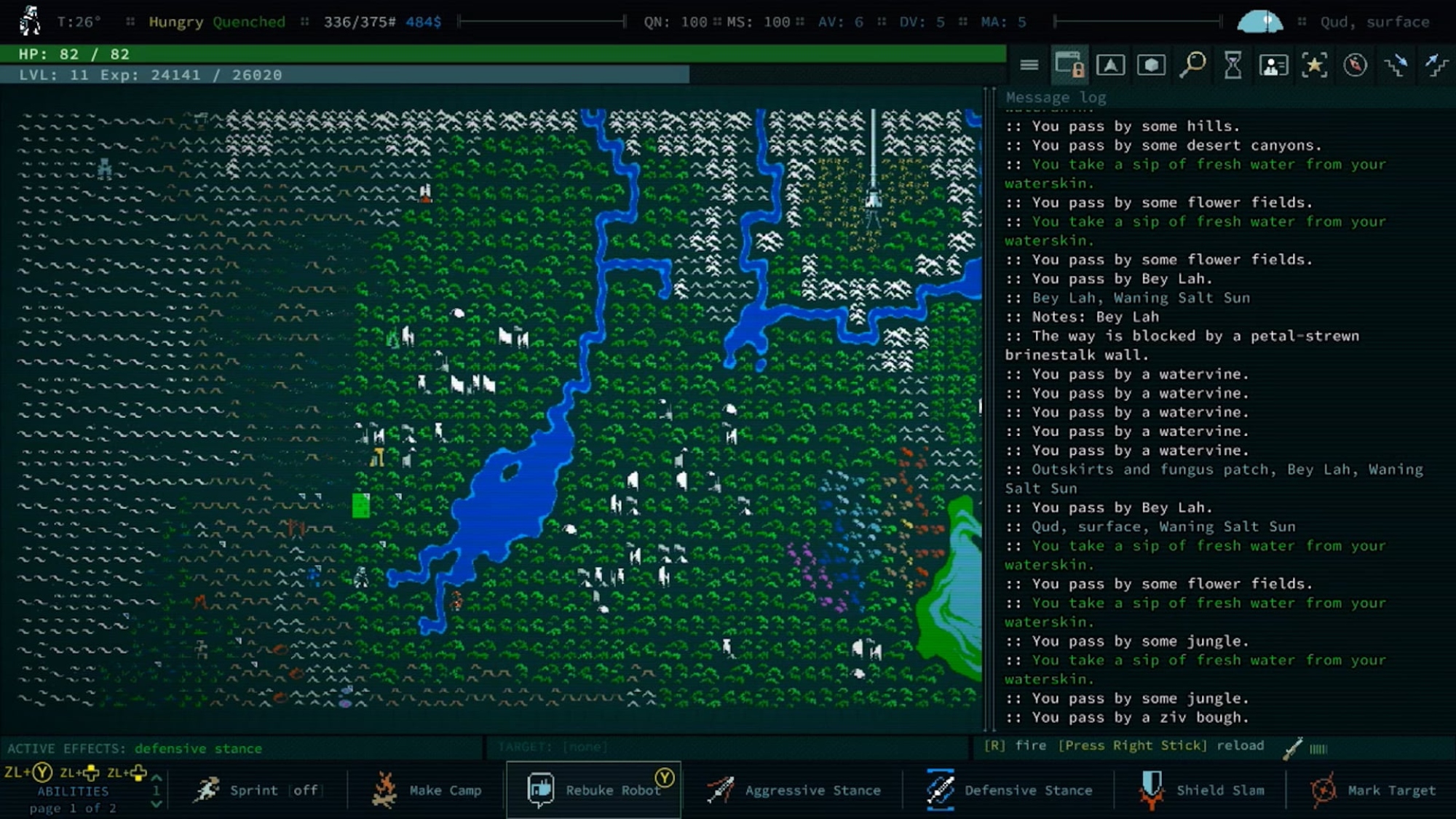Go to next abilities page with down arrow

coord(156,804)
